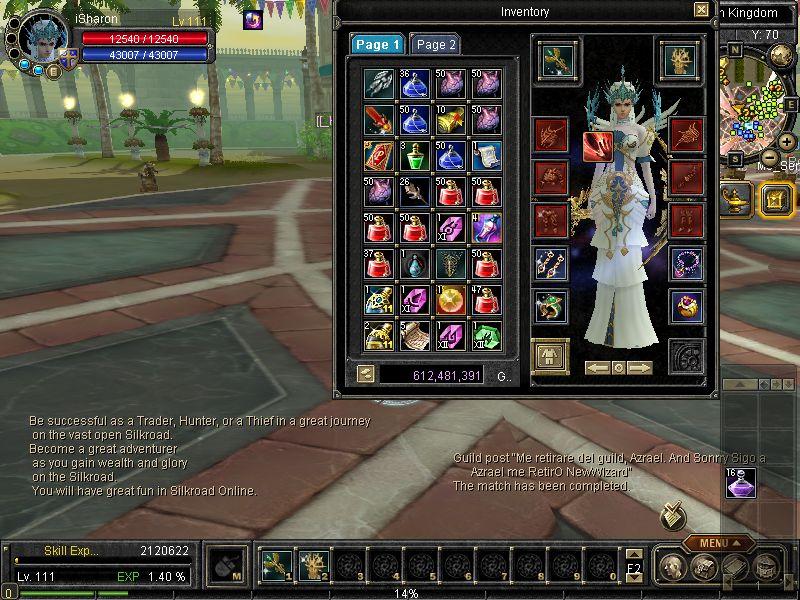Use the purple potion quick slot

tap(740, 484)
